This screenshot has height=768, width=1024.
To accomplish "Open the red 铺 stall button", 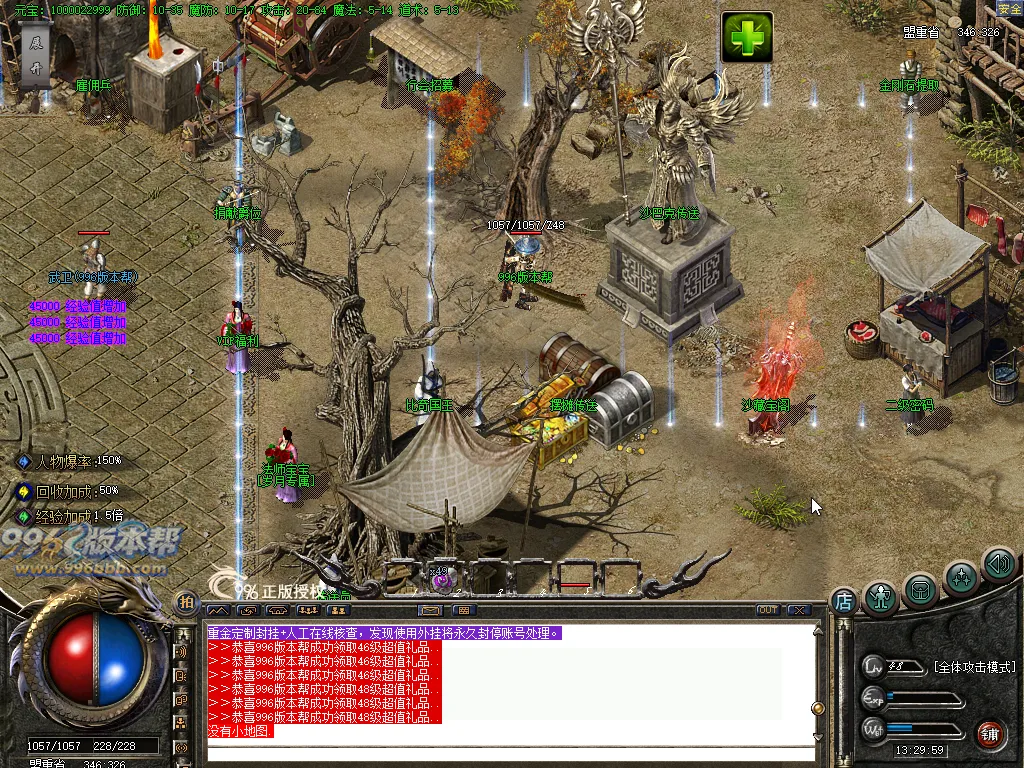I will point(989,733).
